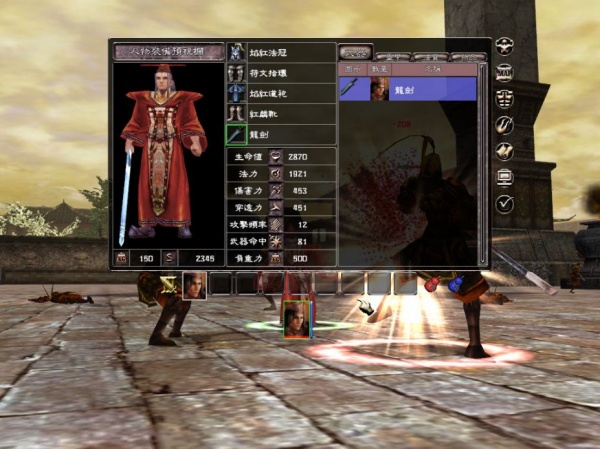The height and width of the screenshot is (449, 600).
Task: Open the first highlighted inventory tab
Action: click(x=355, y=52)
